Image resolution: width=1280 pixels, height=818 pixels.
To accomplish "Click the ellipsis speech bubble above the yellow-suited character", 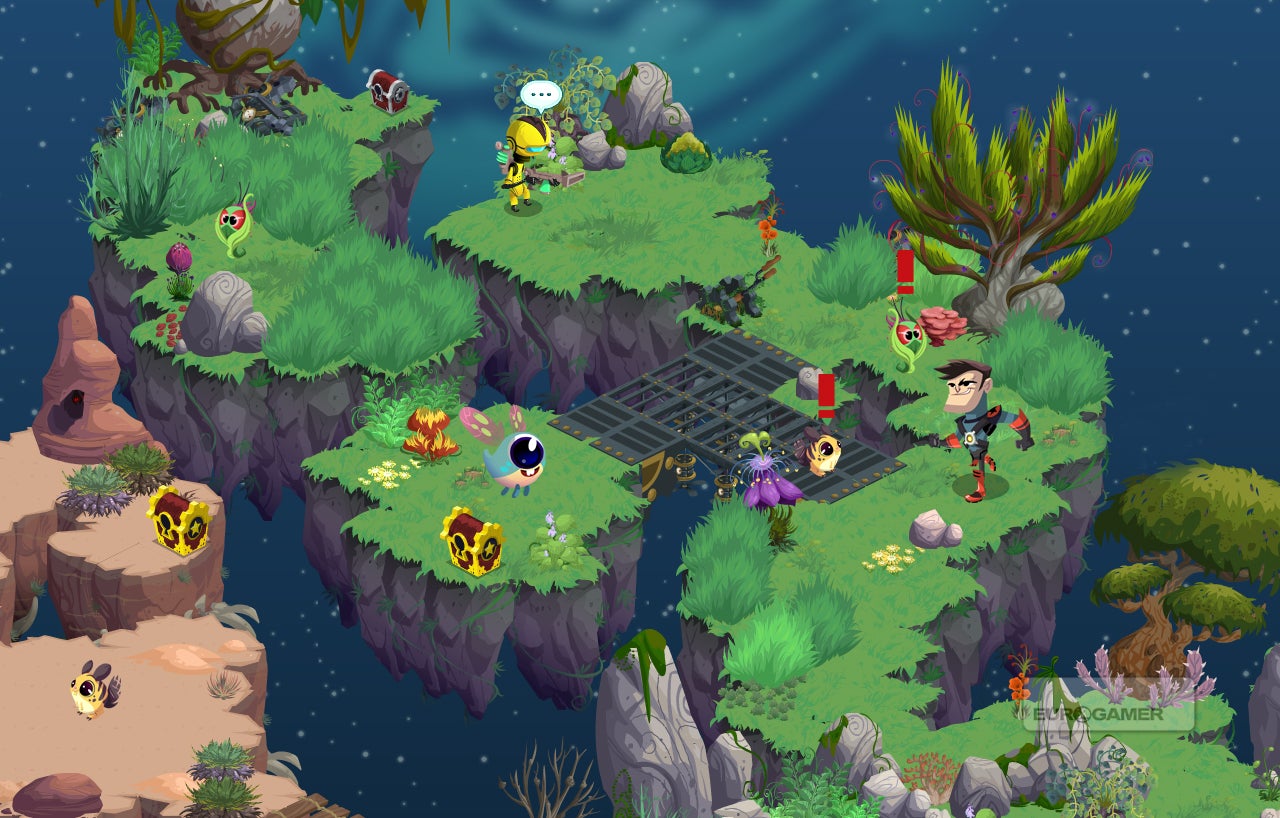I will tap(540, 96).
